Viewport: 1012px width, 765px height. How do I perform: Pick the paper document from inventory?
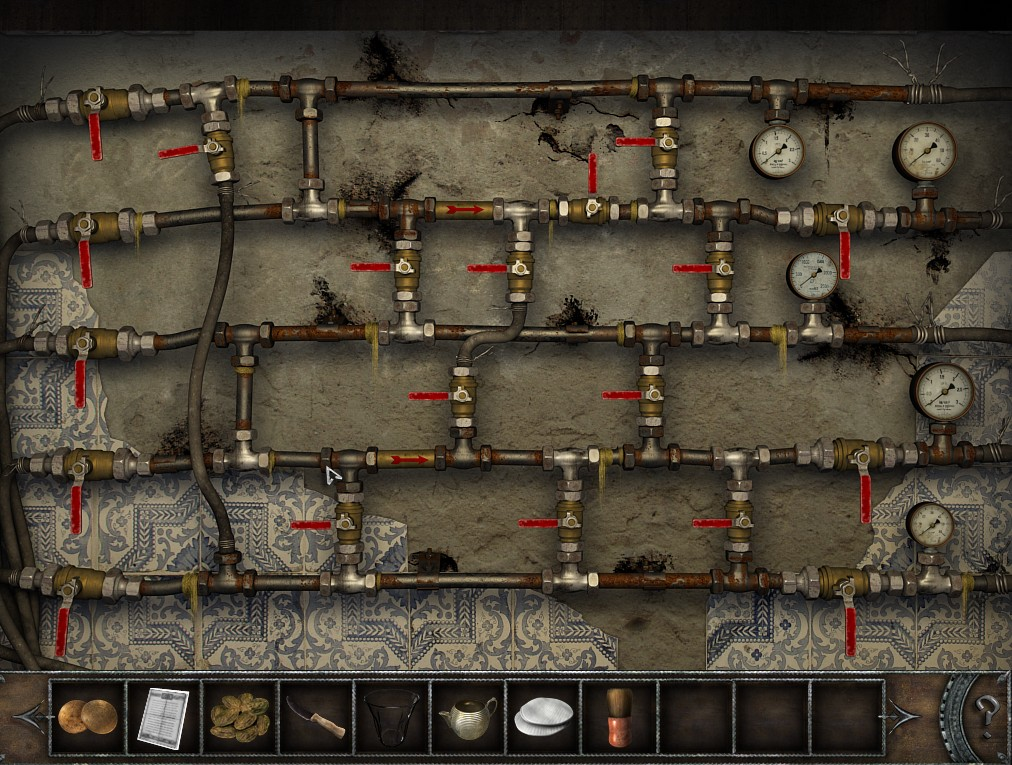[x=162, y=717]
